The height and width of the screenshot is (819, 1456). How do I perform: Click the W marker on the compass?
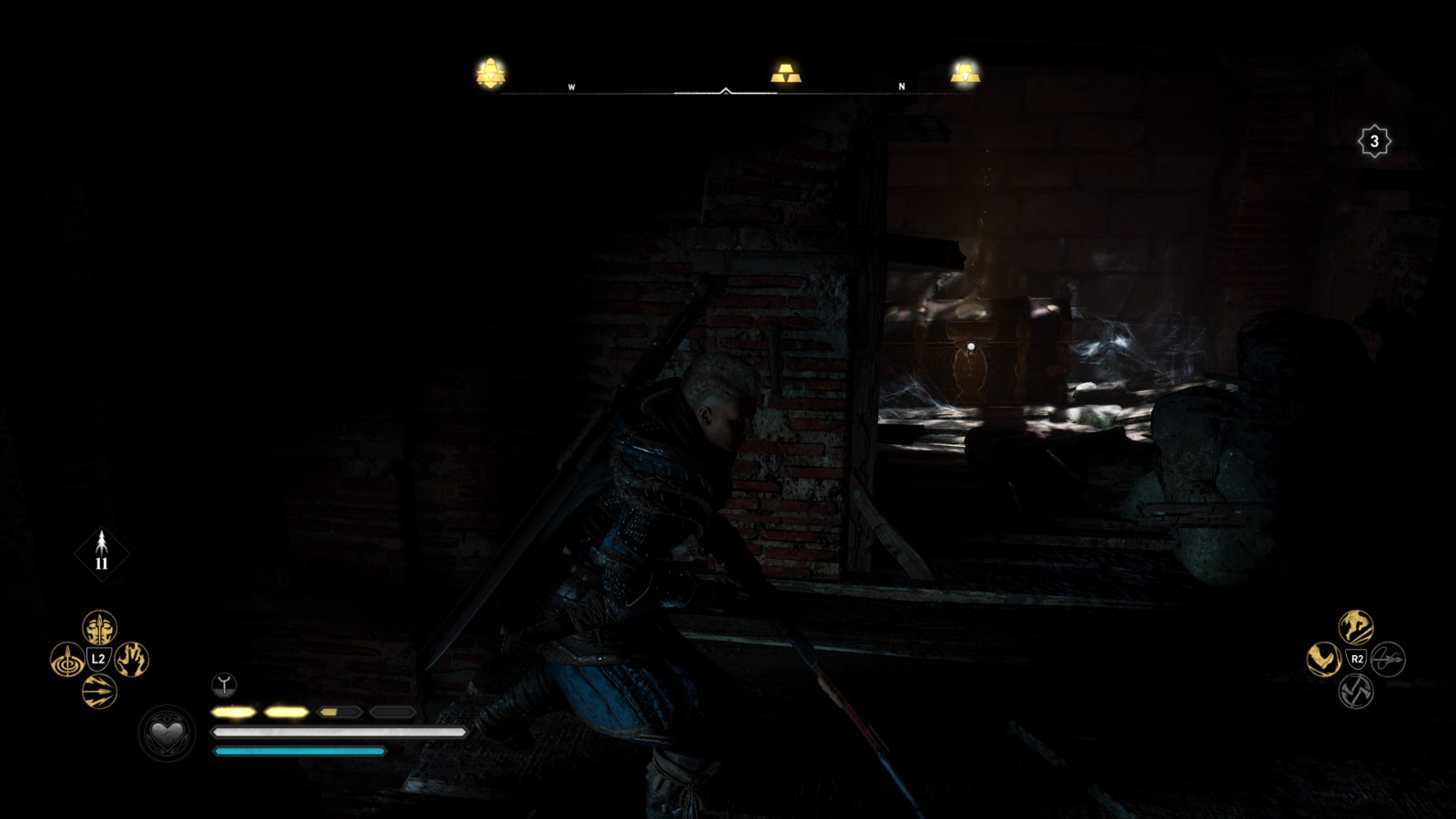pos(571,87)
